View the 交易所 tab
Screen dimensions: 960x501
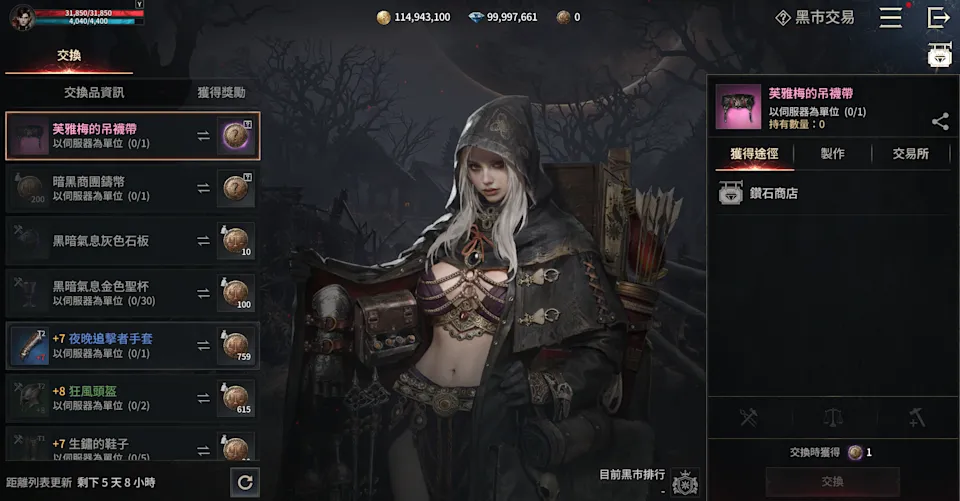(910, 154)
